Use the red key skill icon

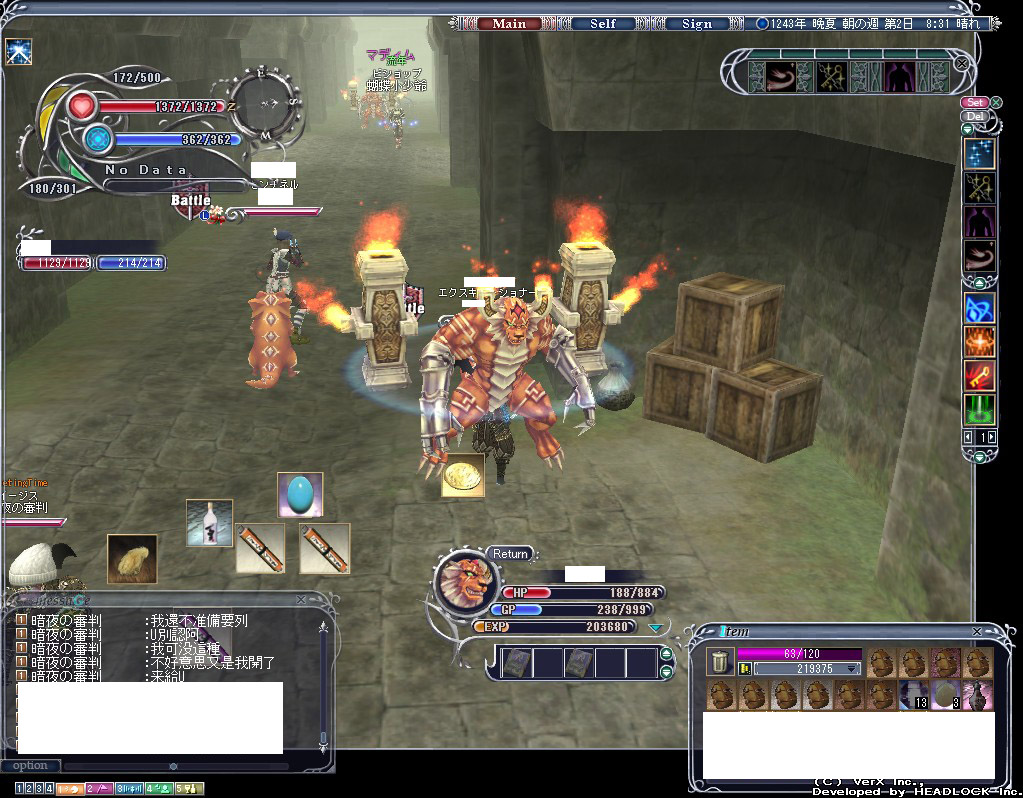tap(979, 376)
